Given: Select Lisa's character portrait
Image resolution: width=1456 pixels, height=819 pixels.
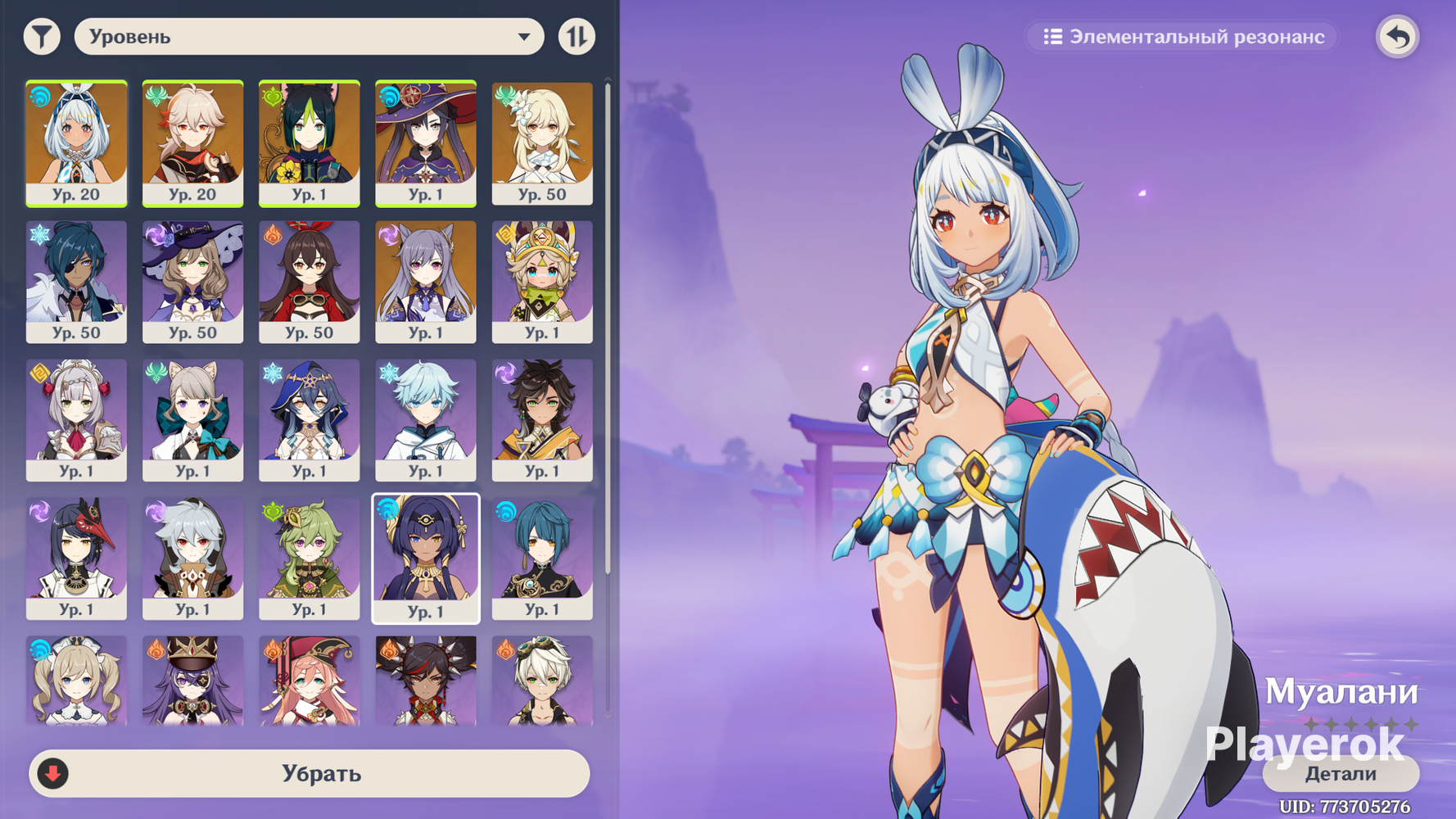Looking at the screenshot, I should point(192,281).
